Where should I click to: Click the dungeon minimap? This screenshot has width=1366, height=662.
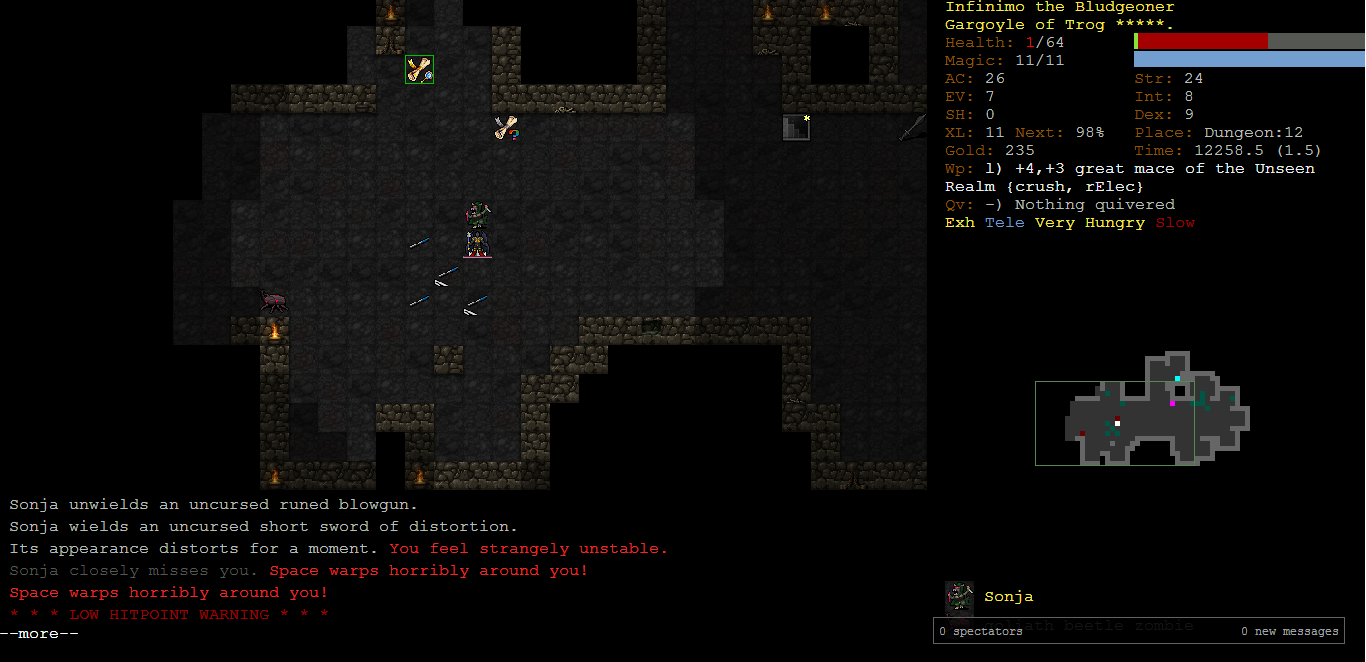1142,409
